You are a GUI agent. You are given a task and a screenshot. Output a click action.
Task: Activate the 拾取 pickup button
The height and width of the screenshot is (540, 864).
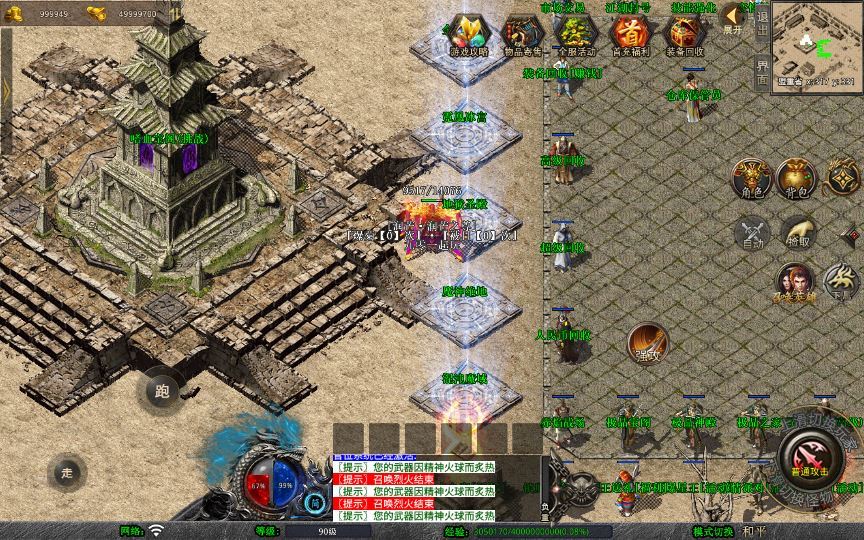[797, 234]
